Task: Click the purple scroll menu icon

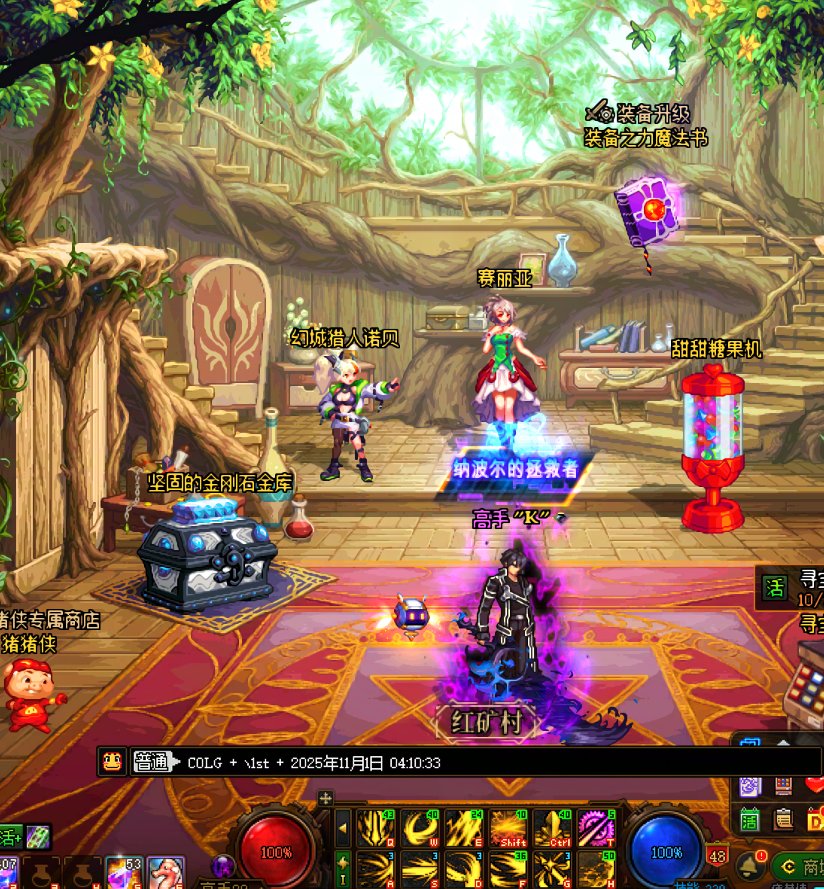Action: (x=751, y=787)
